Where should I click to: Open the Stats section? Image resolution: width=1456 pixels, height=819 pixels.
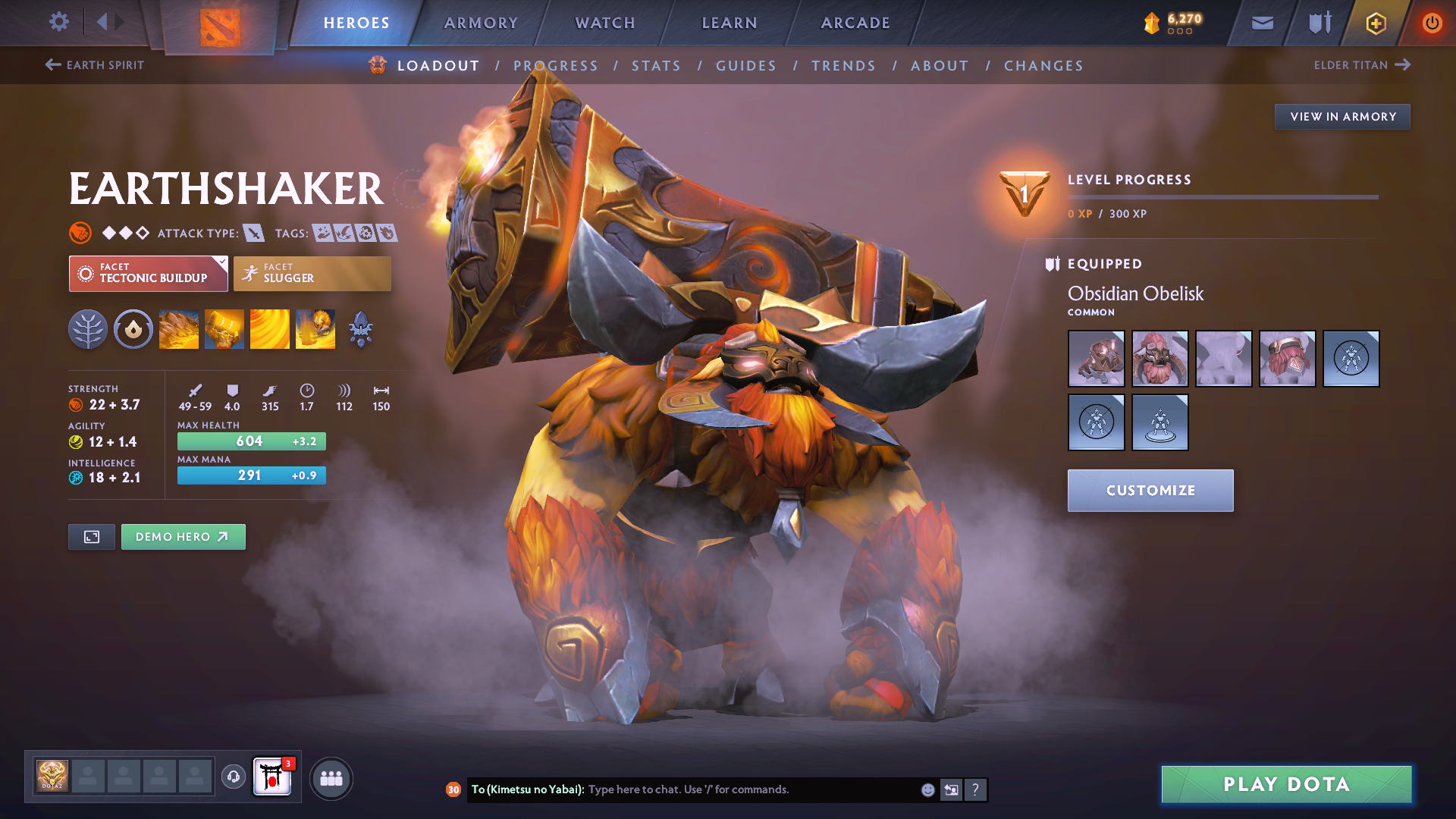click(x=657, y=65)
